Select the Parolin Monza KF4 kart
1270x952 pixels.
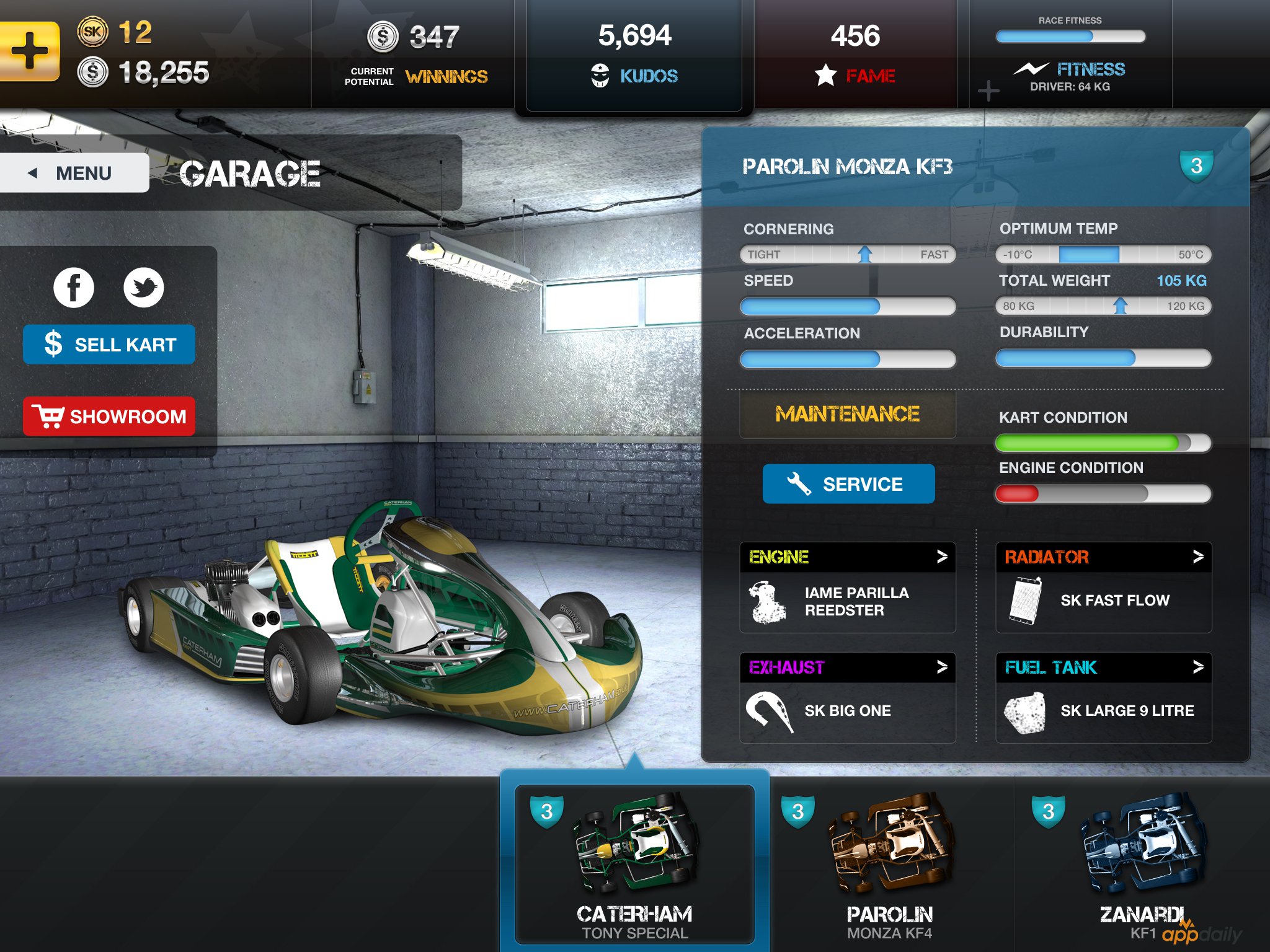(890, 865)
